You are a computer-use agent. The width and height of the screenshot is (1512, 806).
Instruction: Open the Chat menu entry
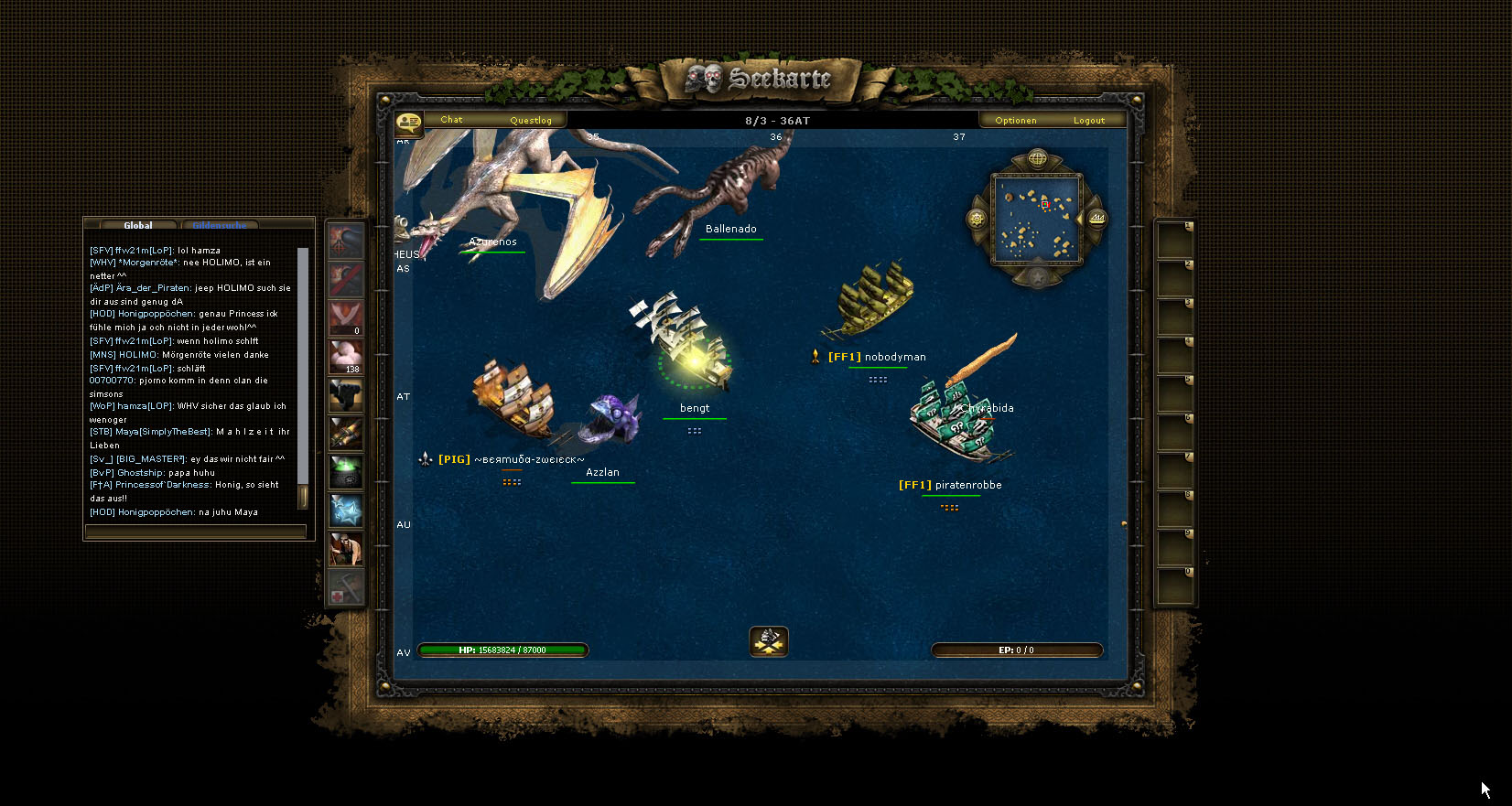coord(451,120)
